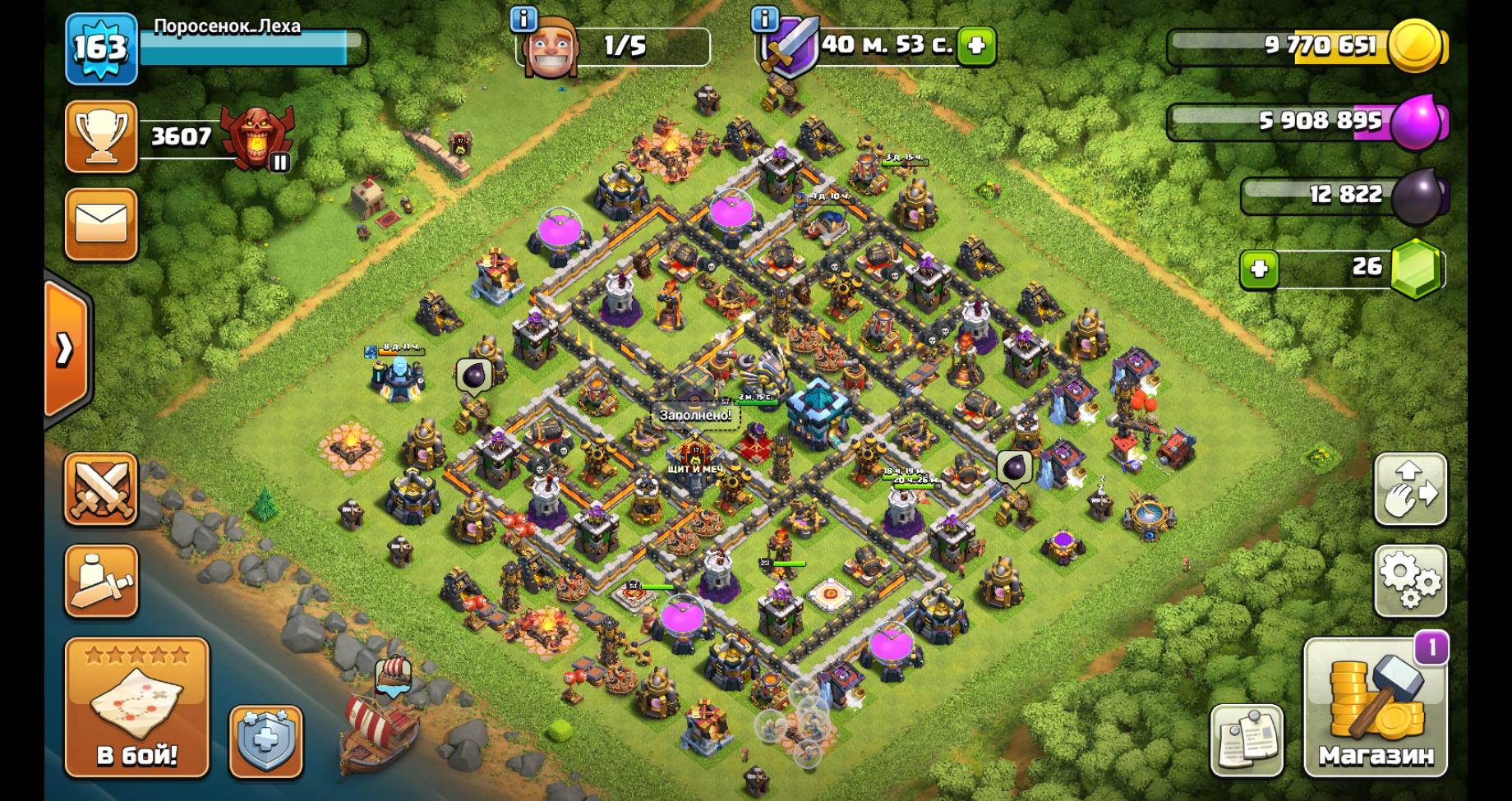Add gems with the green plus

coord(1258,269)
